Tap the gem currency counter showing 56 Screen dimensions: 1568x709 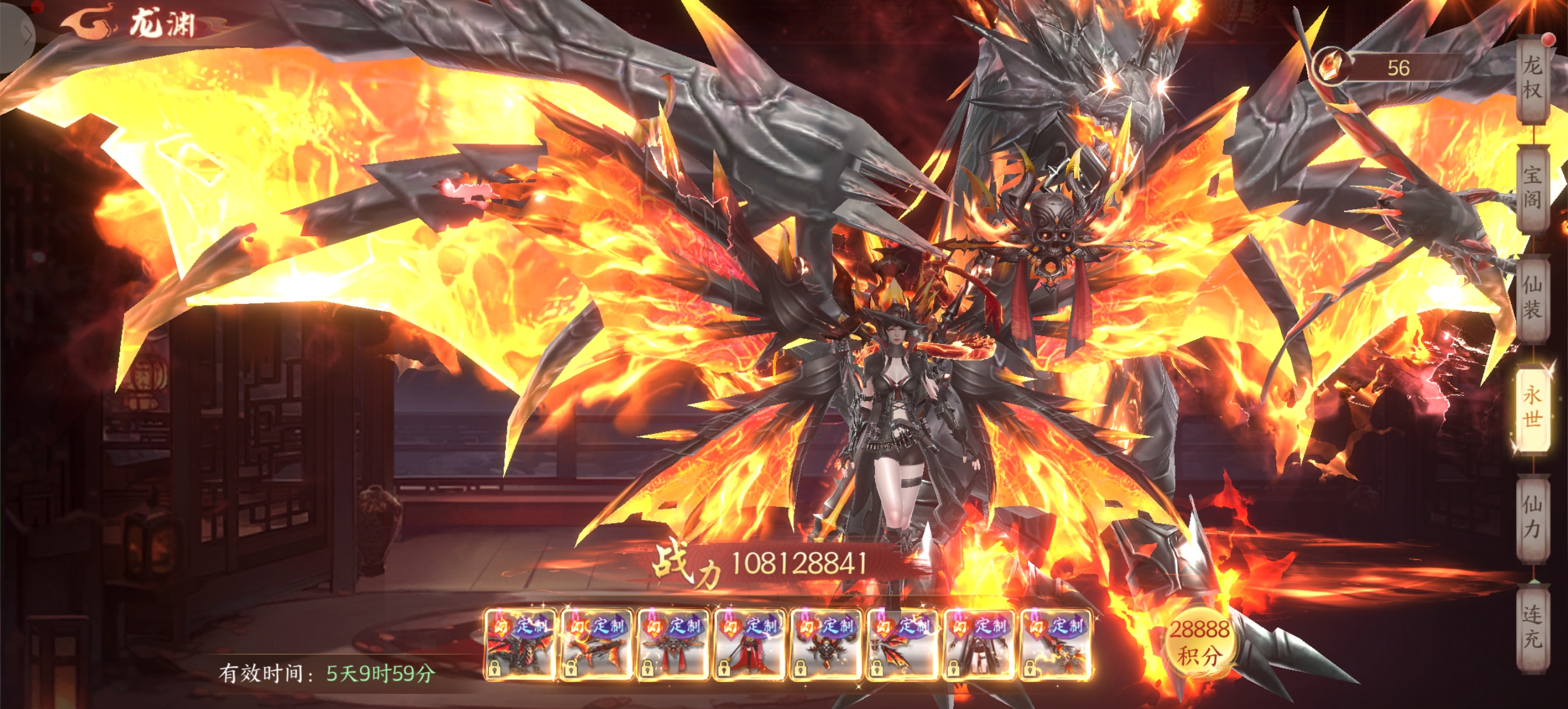click(x=1388, y=67)
